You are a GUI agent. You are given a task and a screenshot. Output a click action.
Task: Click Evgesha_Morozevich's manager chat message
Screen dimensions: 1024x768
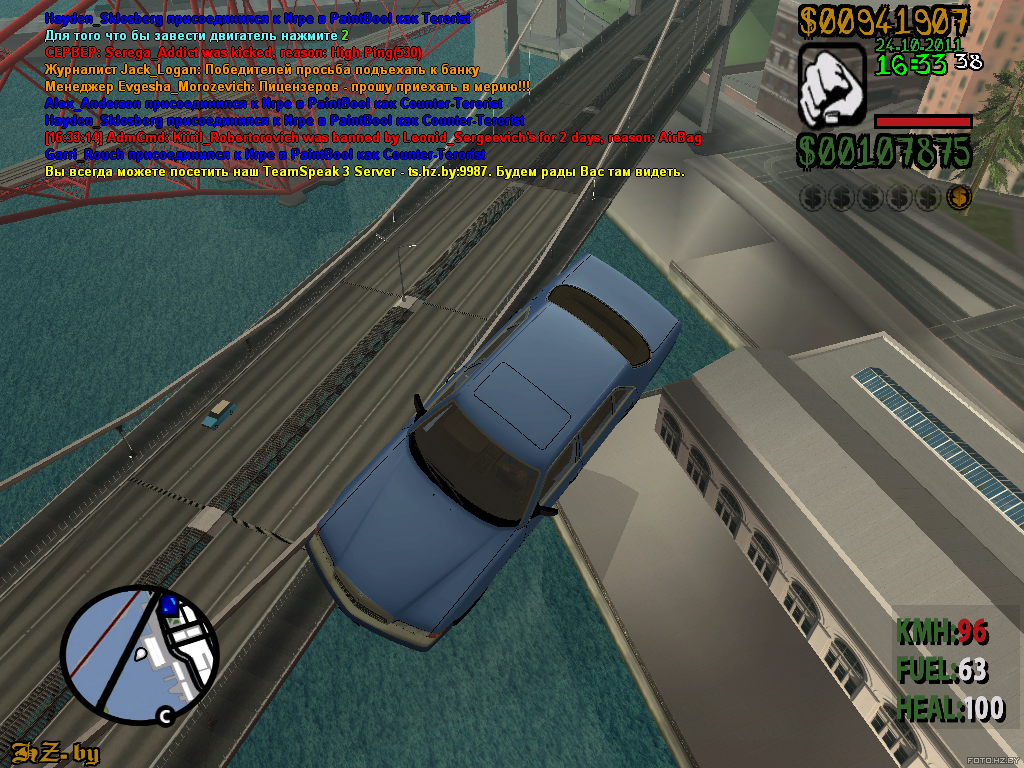click(x=287, y=87)
